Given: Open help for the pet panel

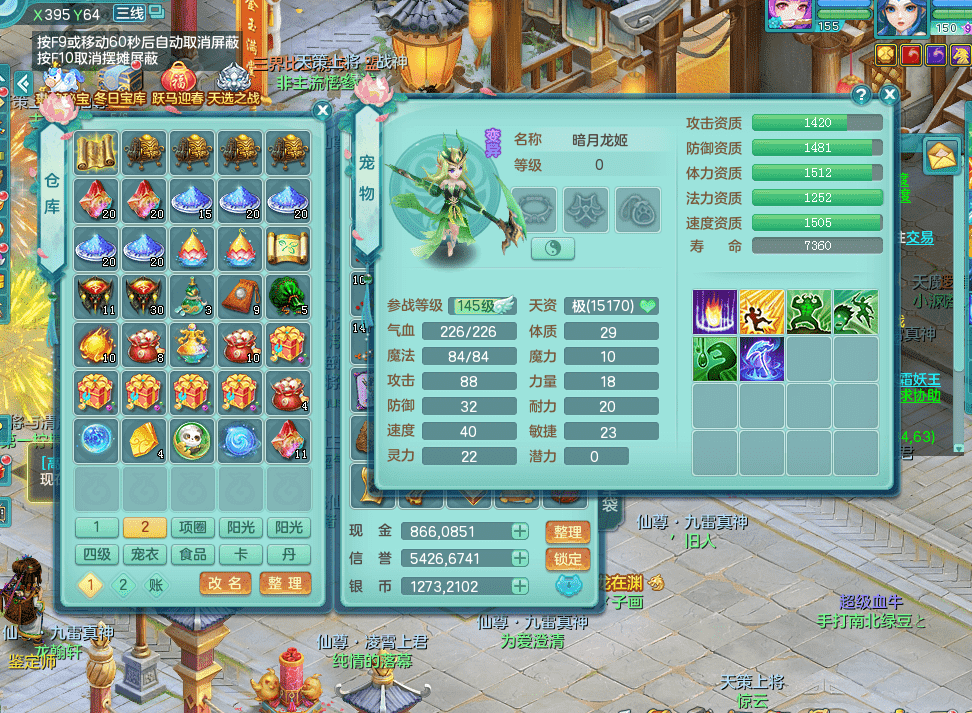Looking at the screenshot, I should [861, 96].
